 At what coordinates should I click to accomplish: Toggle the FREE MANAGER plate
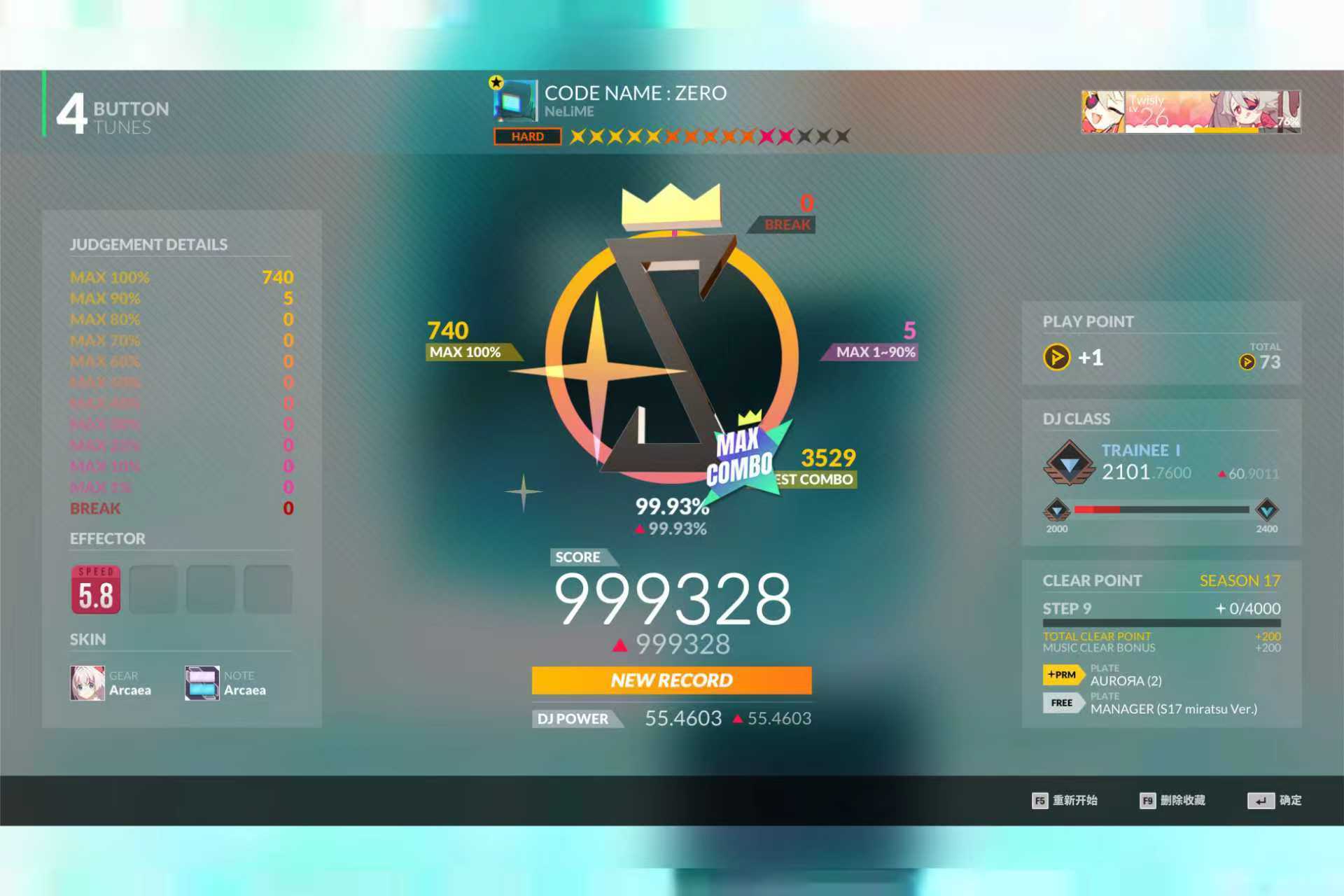click(x=1062, y=703)
